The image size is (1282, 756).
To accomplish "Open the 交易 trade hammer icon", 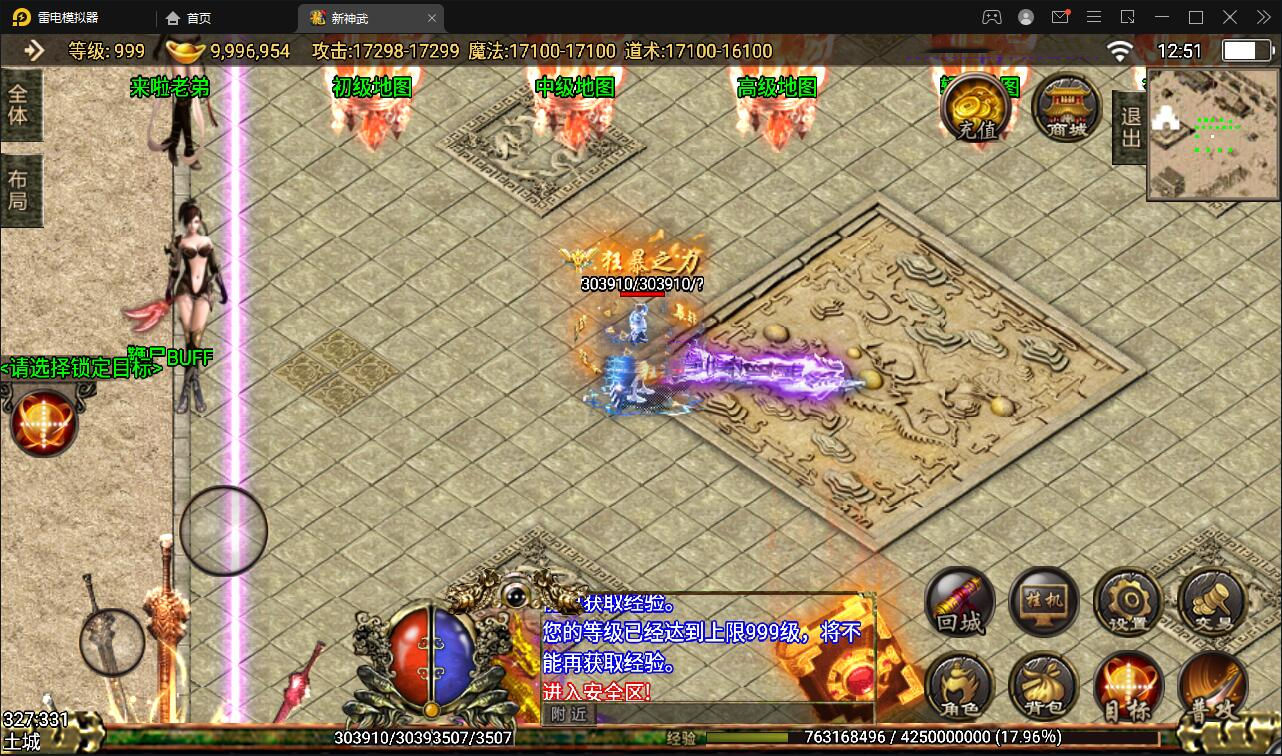I will pos(1211,601).
